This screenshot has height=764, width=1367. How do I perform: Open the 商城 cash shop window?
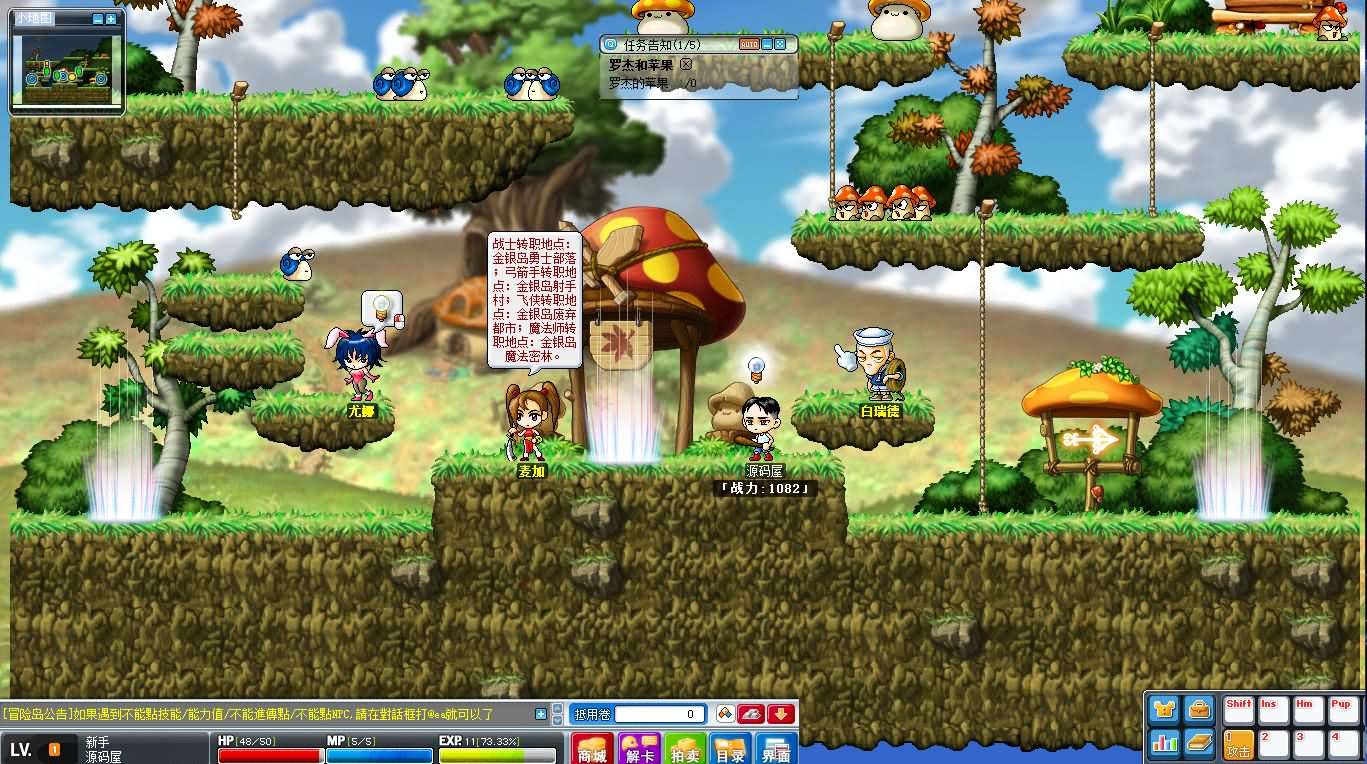(x=592, y=747)
